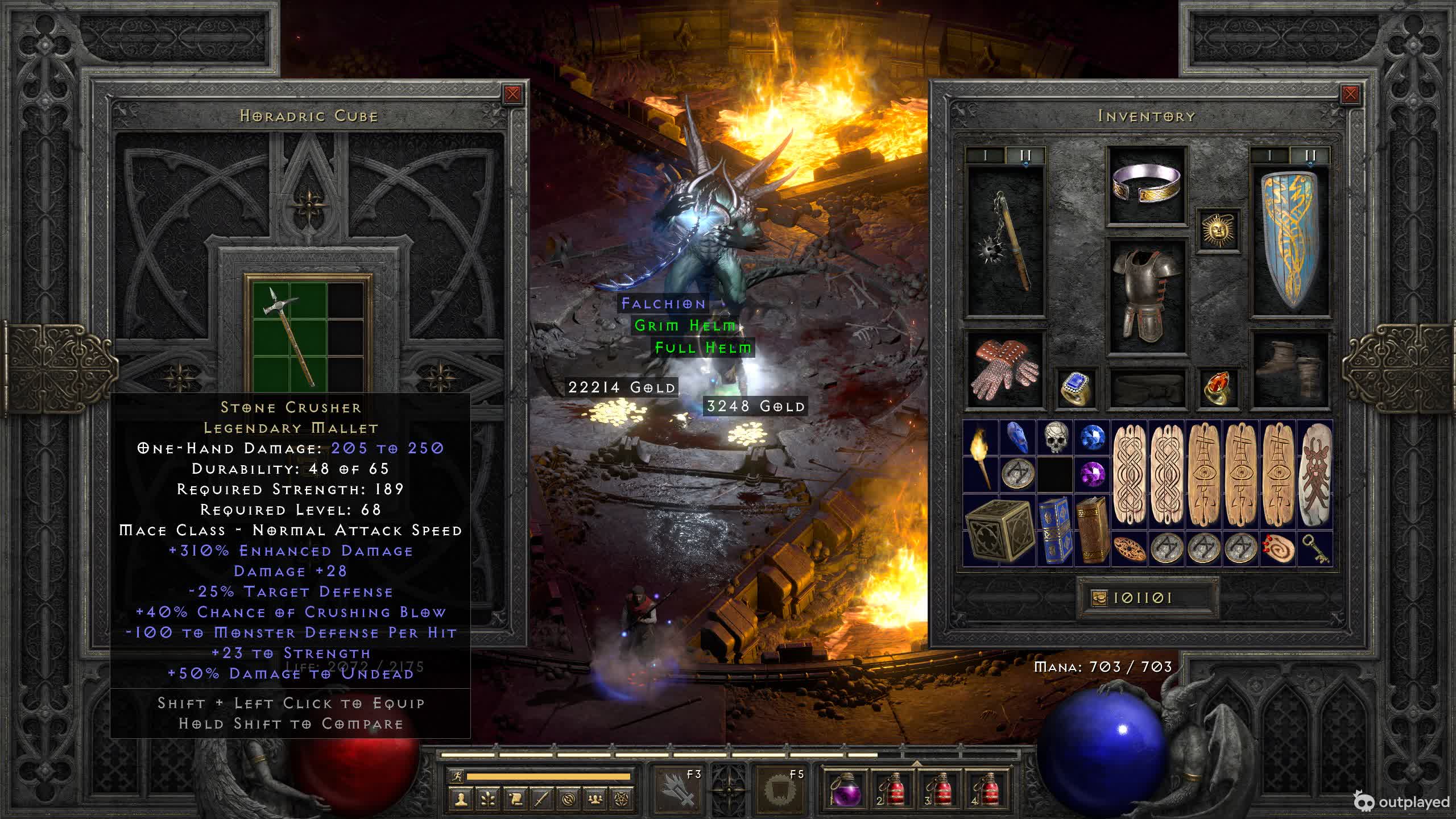Select the orange gem ring
The image size is (1456, 819).
point(1217,388)
